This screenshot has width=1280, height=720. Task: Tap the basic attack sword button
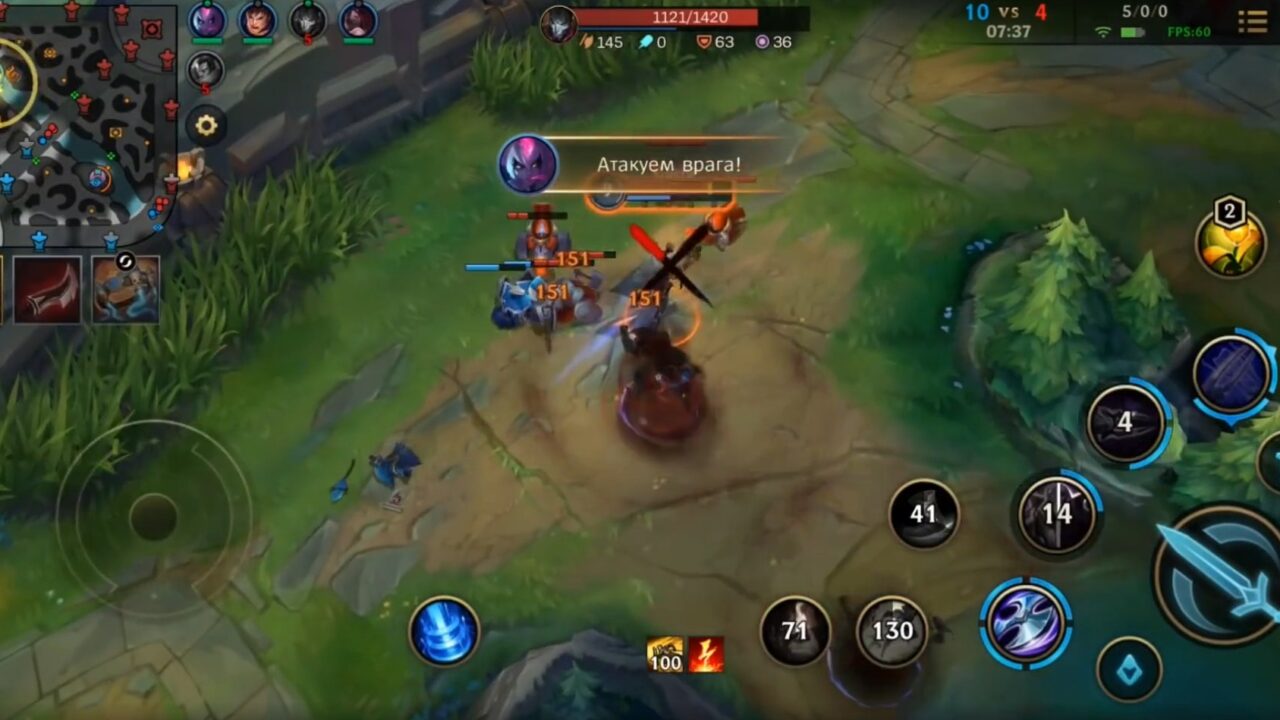pos(1222,572)
